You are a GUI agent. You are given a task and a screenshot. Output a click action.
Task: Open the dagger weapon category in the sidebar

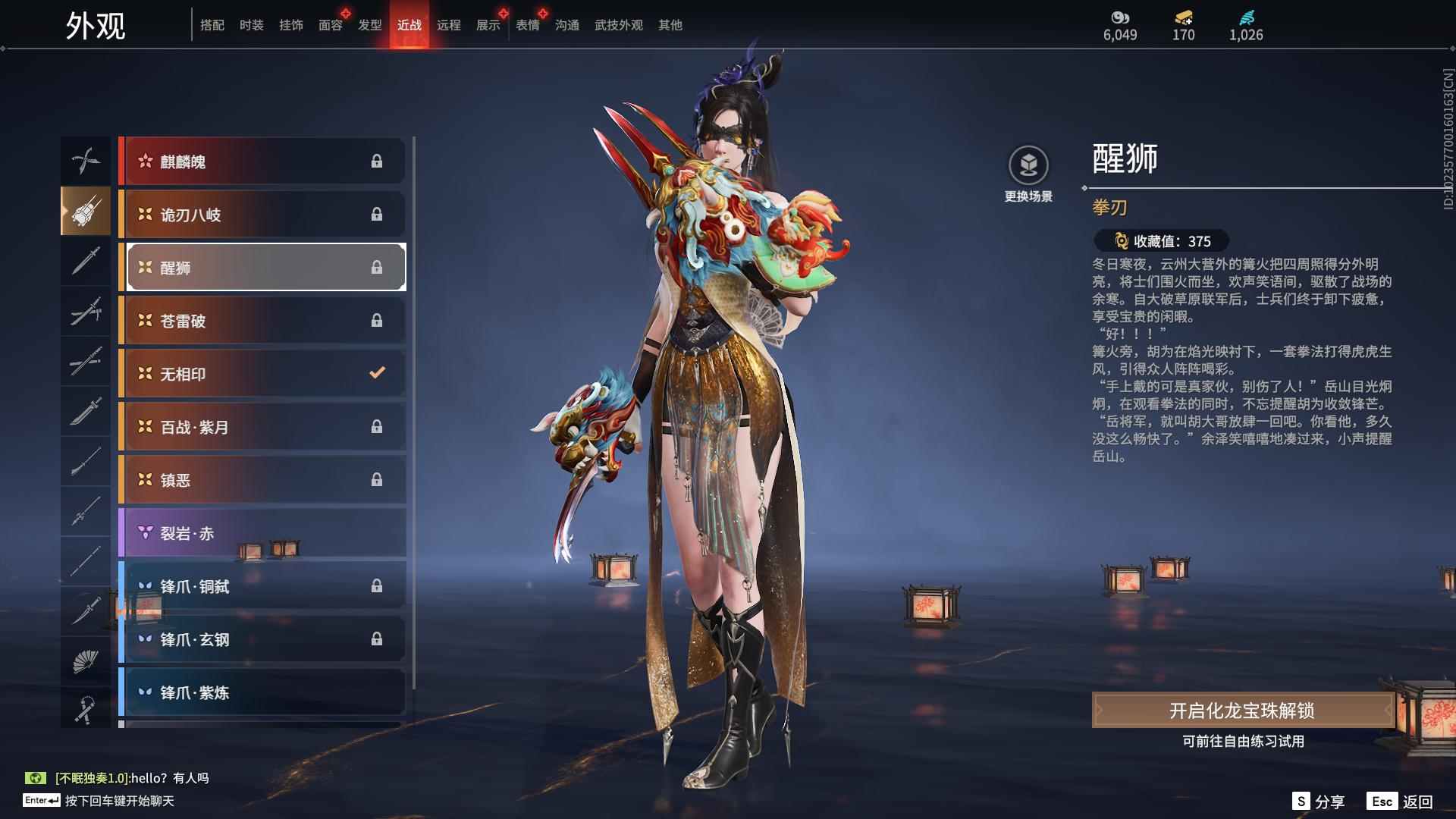pos(86,612)
